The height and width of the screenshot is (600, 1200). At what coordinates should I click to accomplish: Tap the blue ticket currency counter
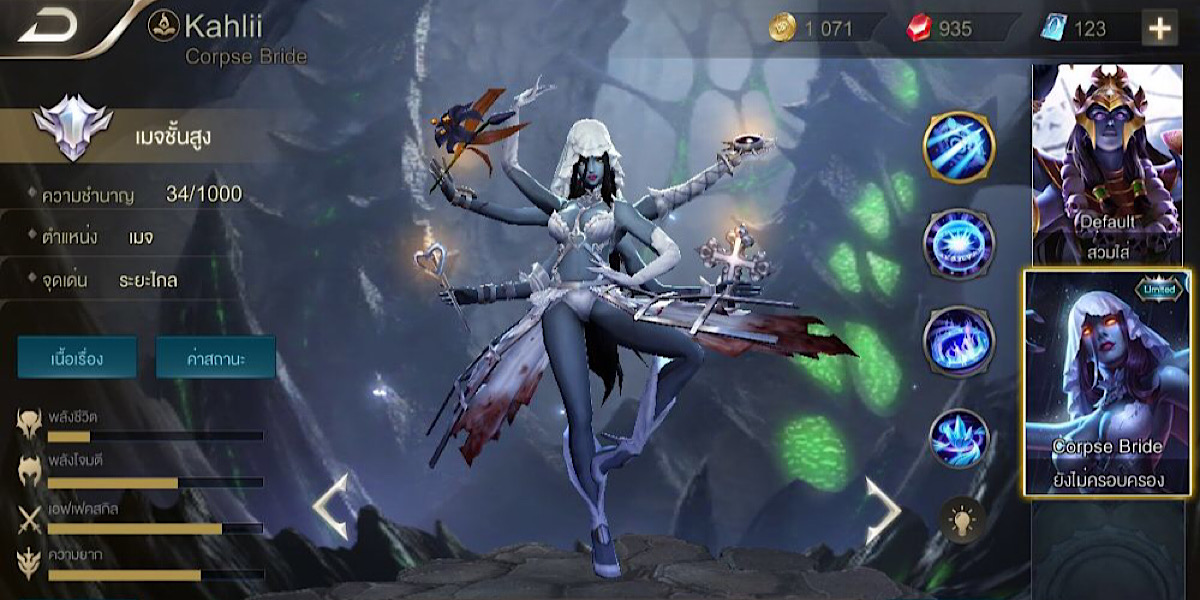(1075, 28)
